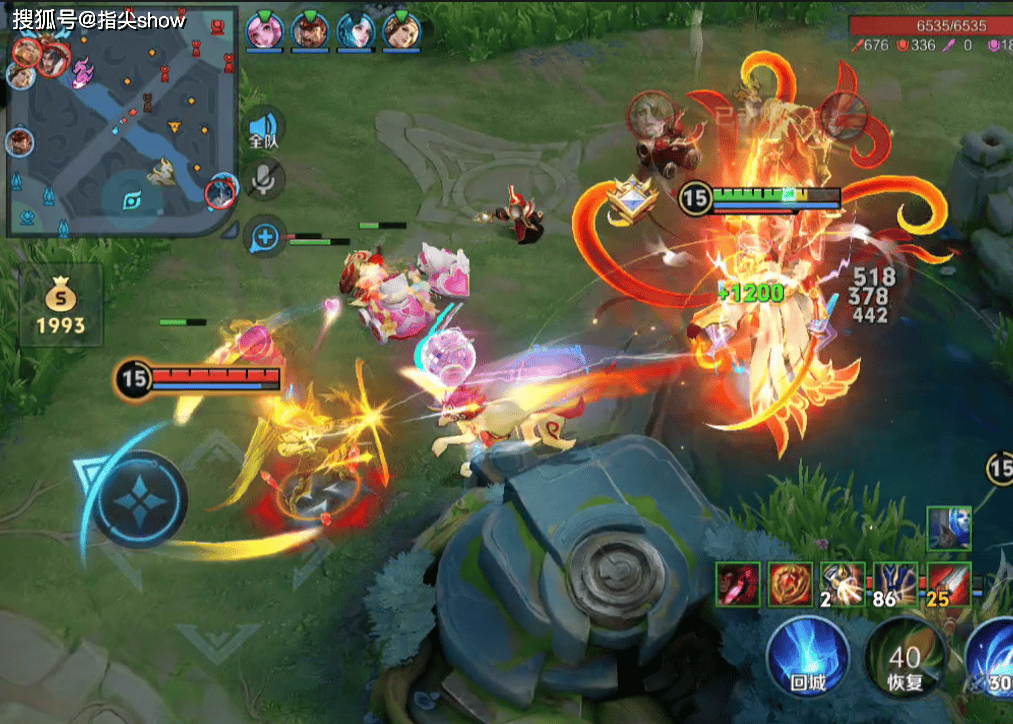Open the shop via the gold coin counter
Screen dimensions: 1013x724
coord(61,310)
